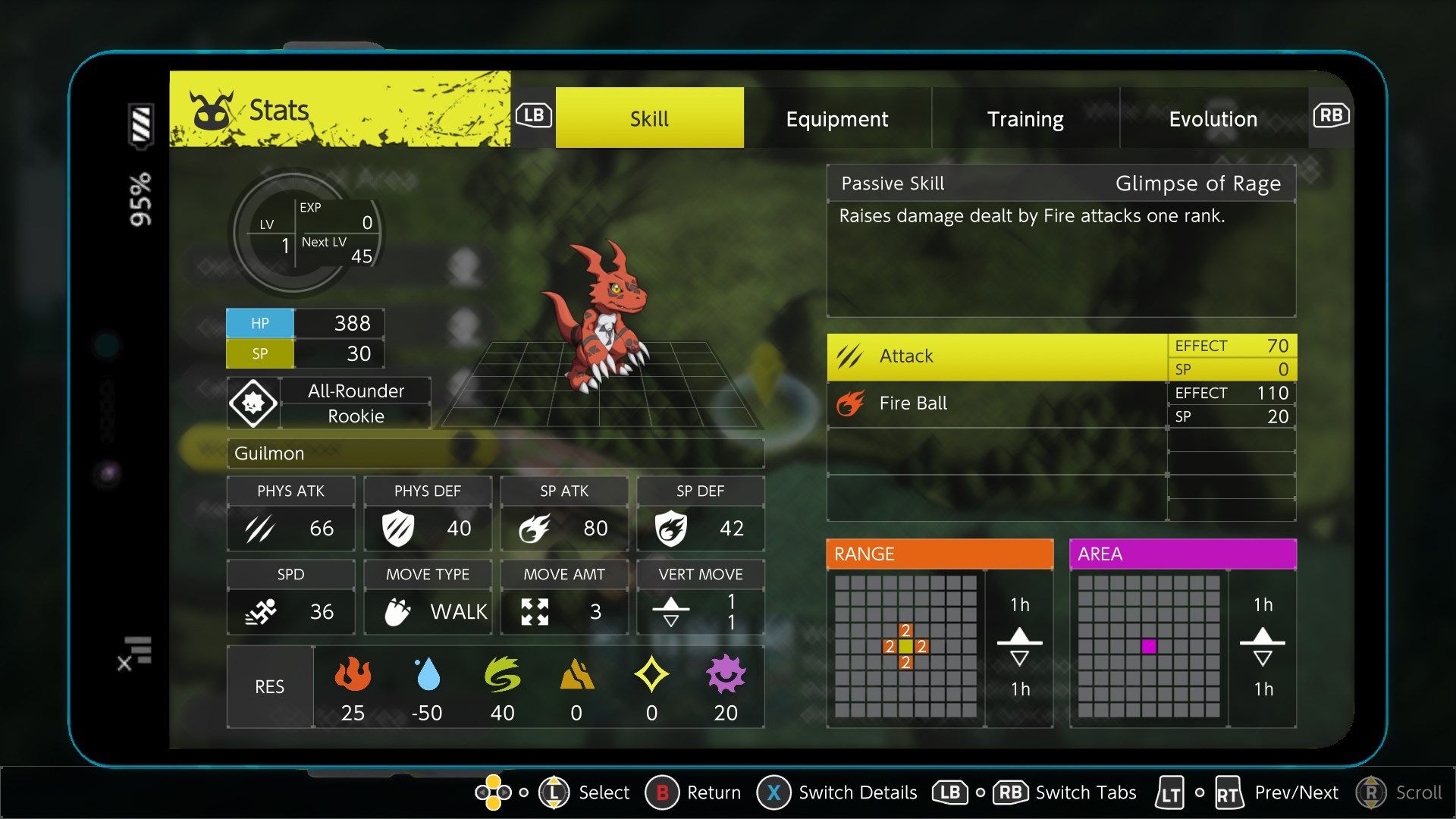1456x819 pixels.
Task: Click the LB tab-switch prompt beside Skill
Action: [x=534, y=115]
